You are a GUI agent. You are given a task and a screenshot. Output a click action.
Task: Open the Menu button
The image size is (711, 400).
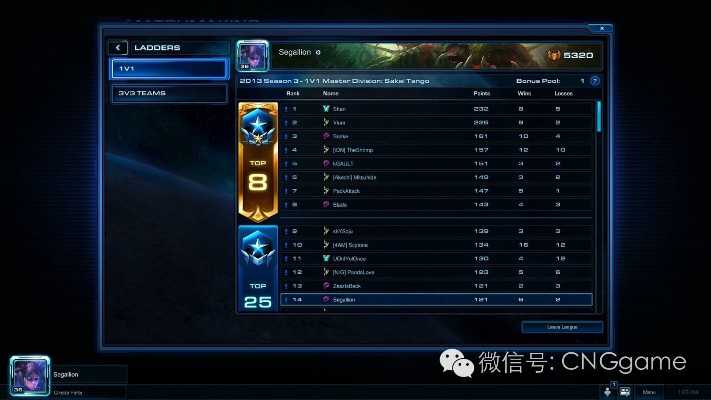648,392
